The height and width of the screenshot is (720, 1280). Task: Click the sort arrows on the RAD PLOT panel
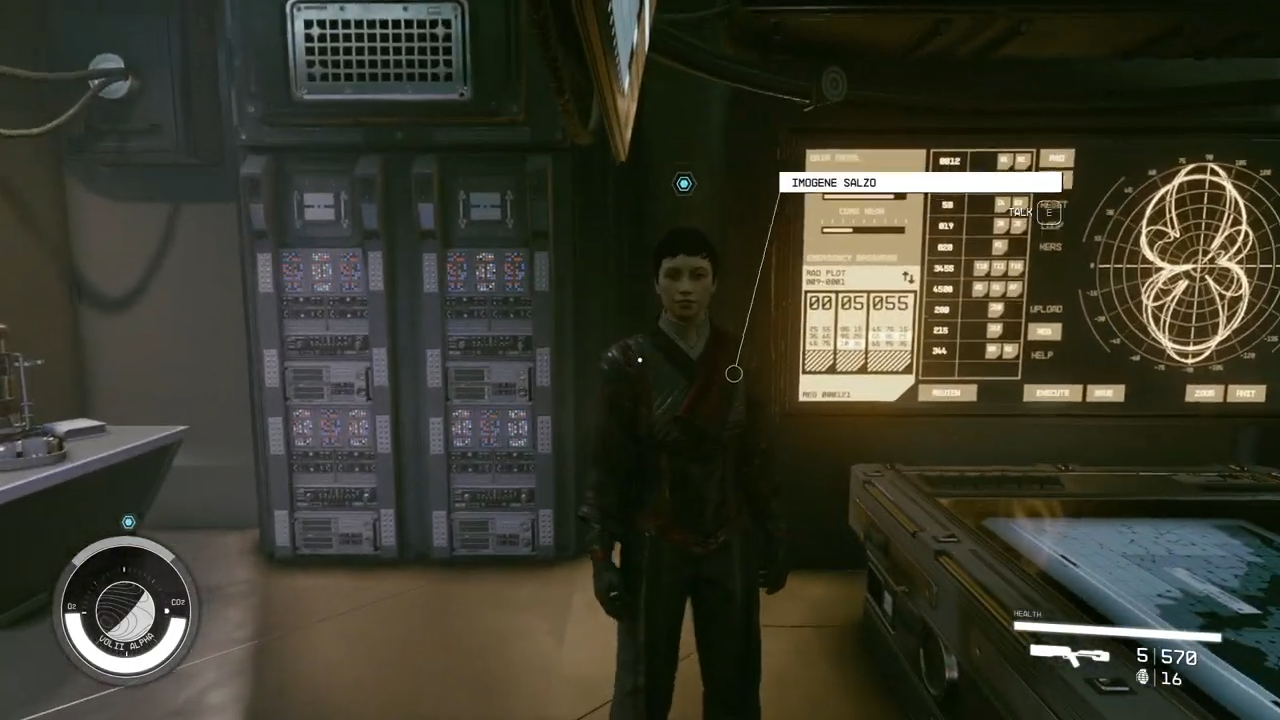tap(908, 278)
